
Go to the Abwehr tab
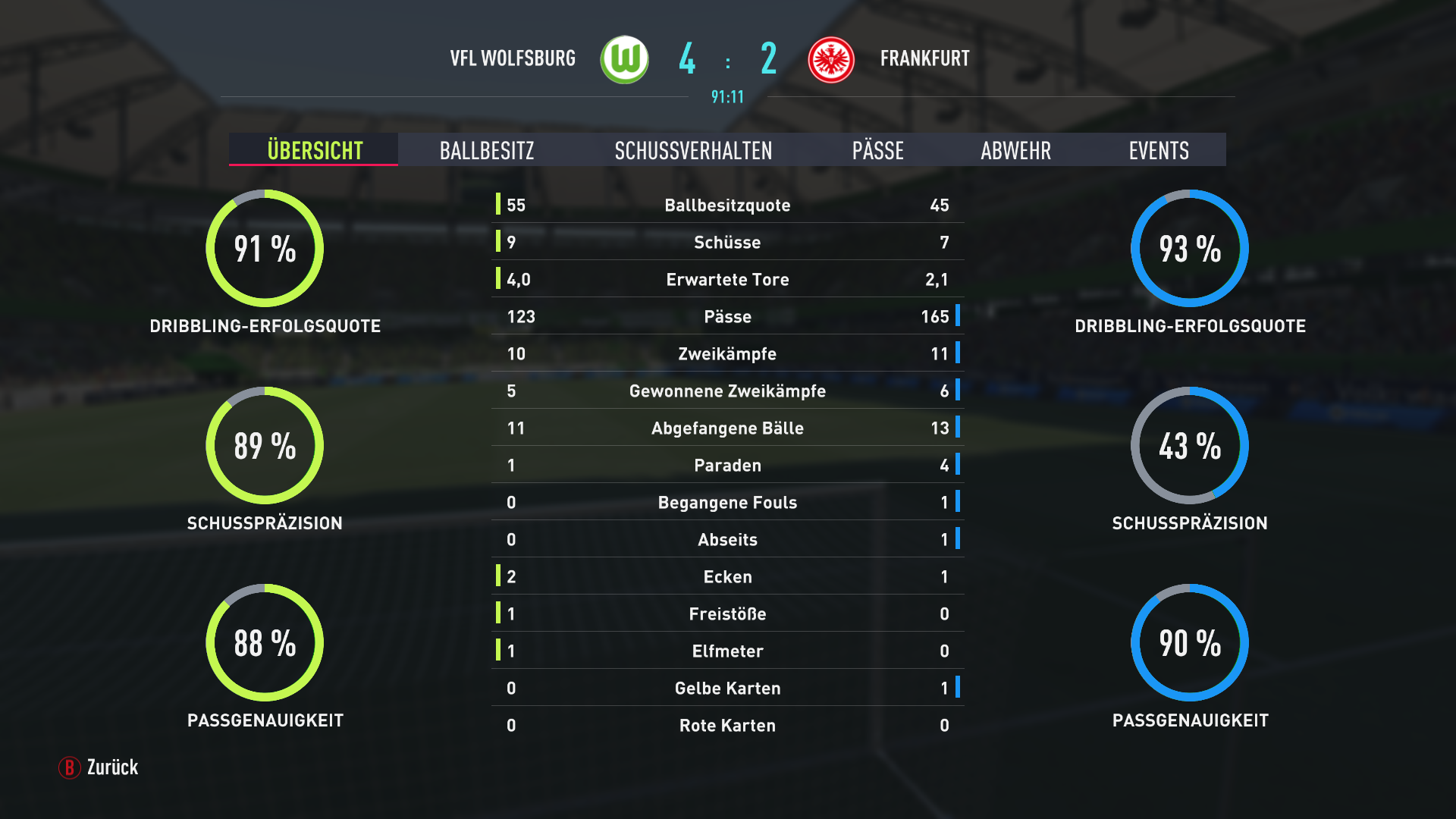click(1015, 150)
